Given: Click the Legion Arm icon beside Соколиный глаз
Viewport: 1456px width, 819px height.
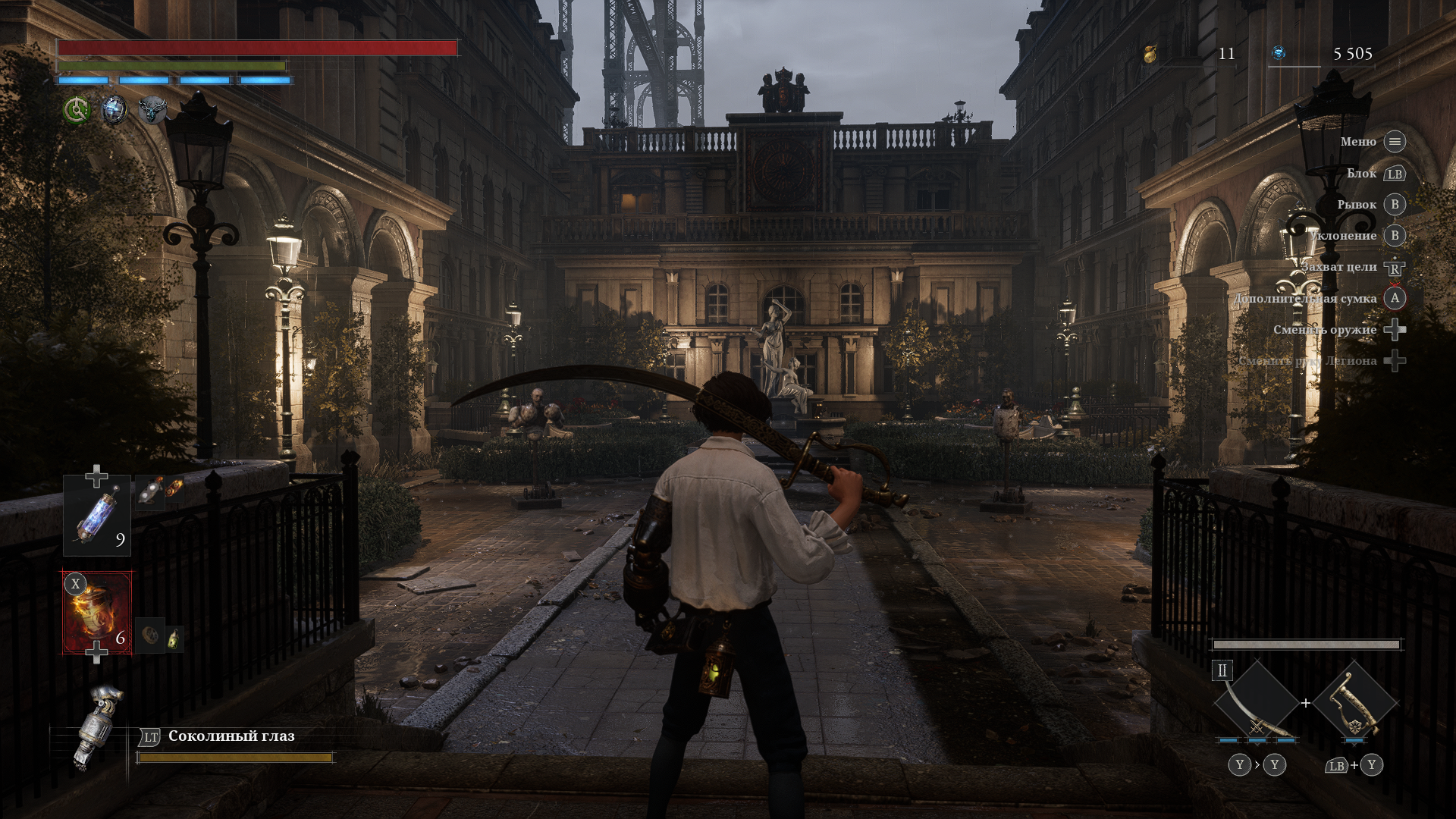Looking at the screenshot, I should 99,726.
